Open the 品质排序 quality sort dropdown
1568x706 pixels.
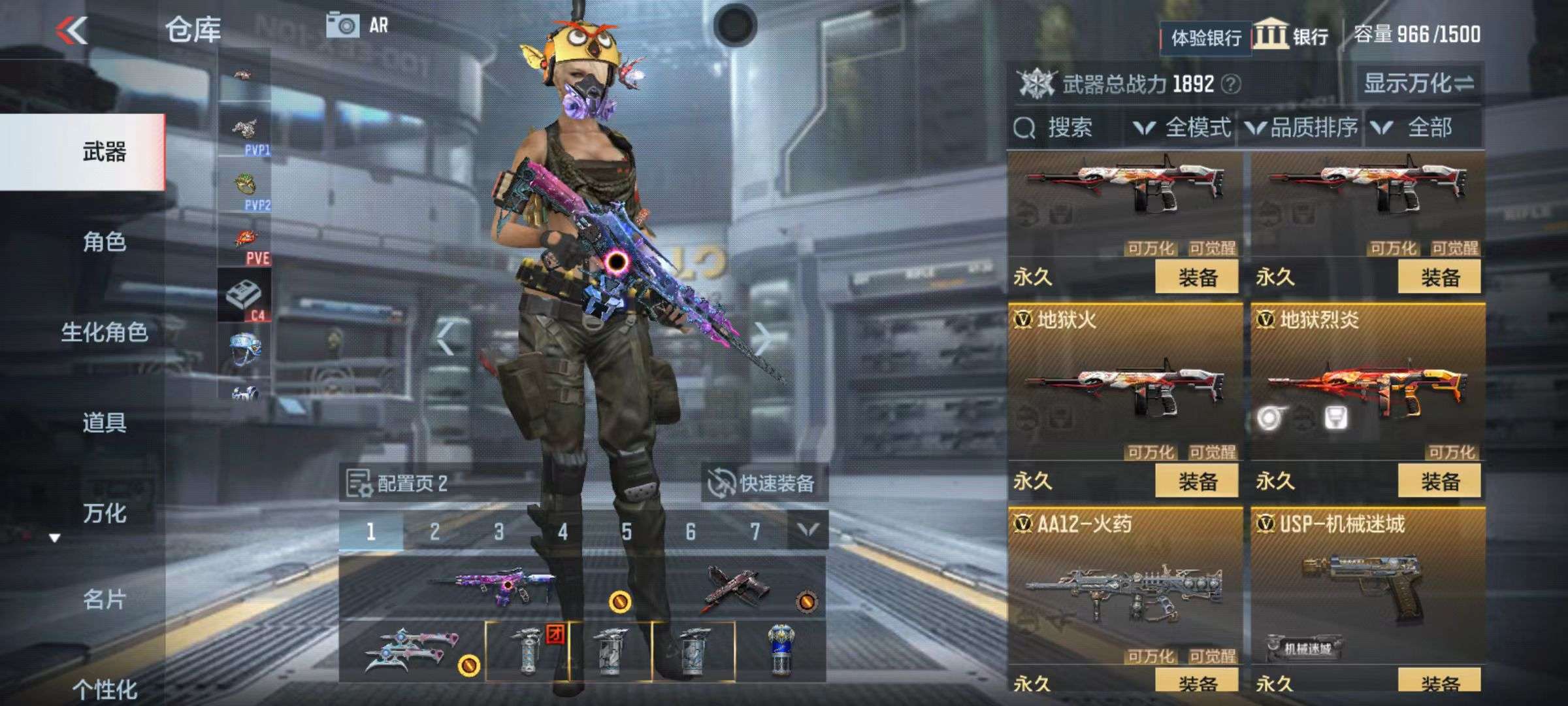click(1302, 127)
